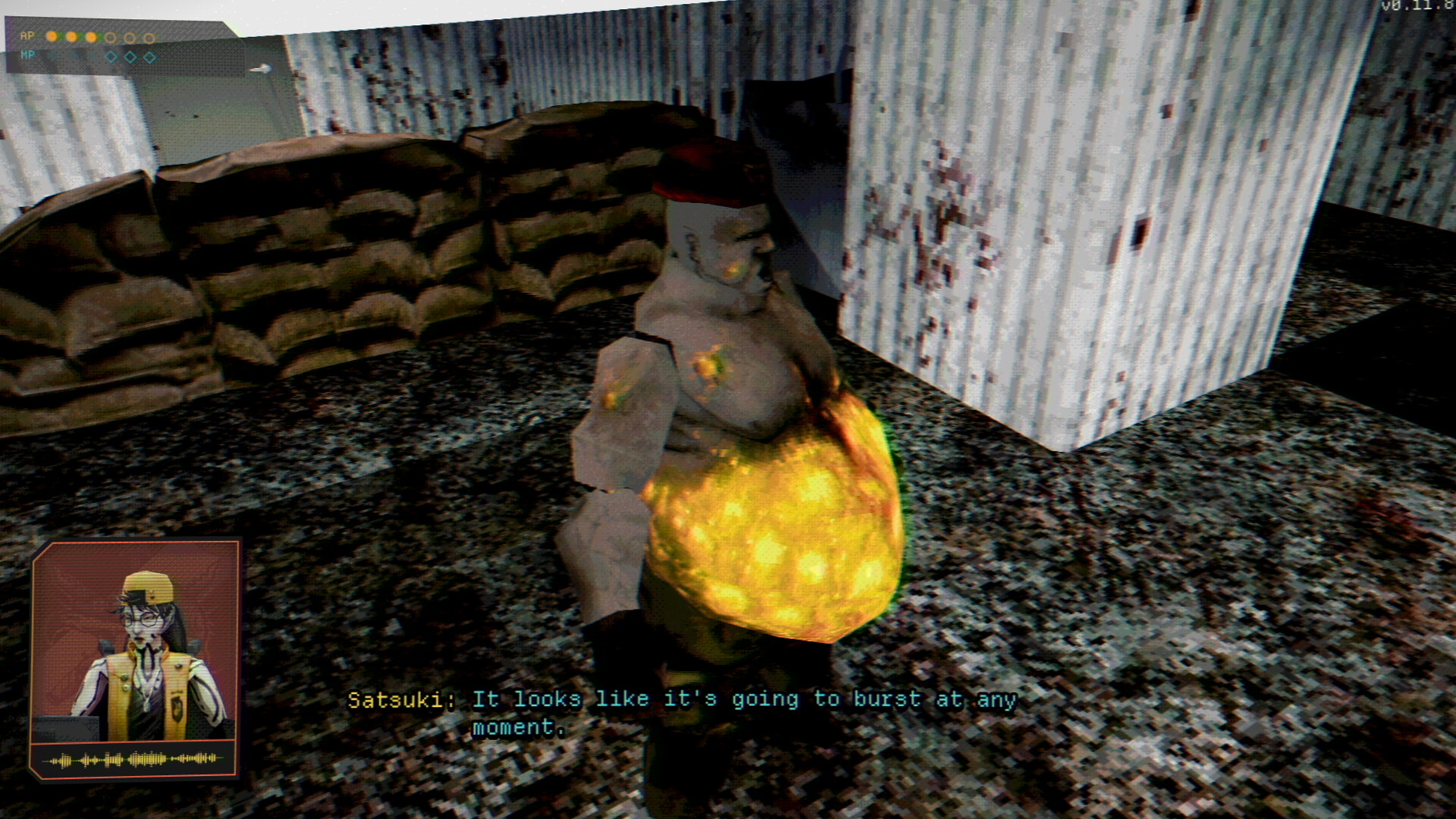The height and width of the screenshot is (819, 1456).
Task: Click the badge emblem on Satsuki's vest
Action: 177,708
